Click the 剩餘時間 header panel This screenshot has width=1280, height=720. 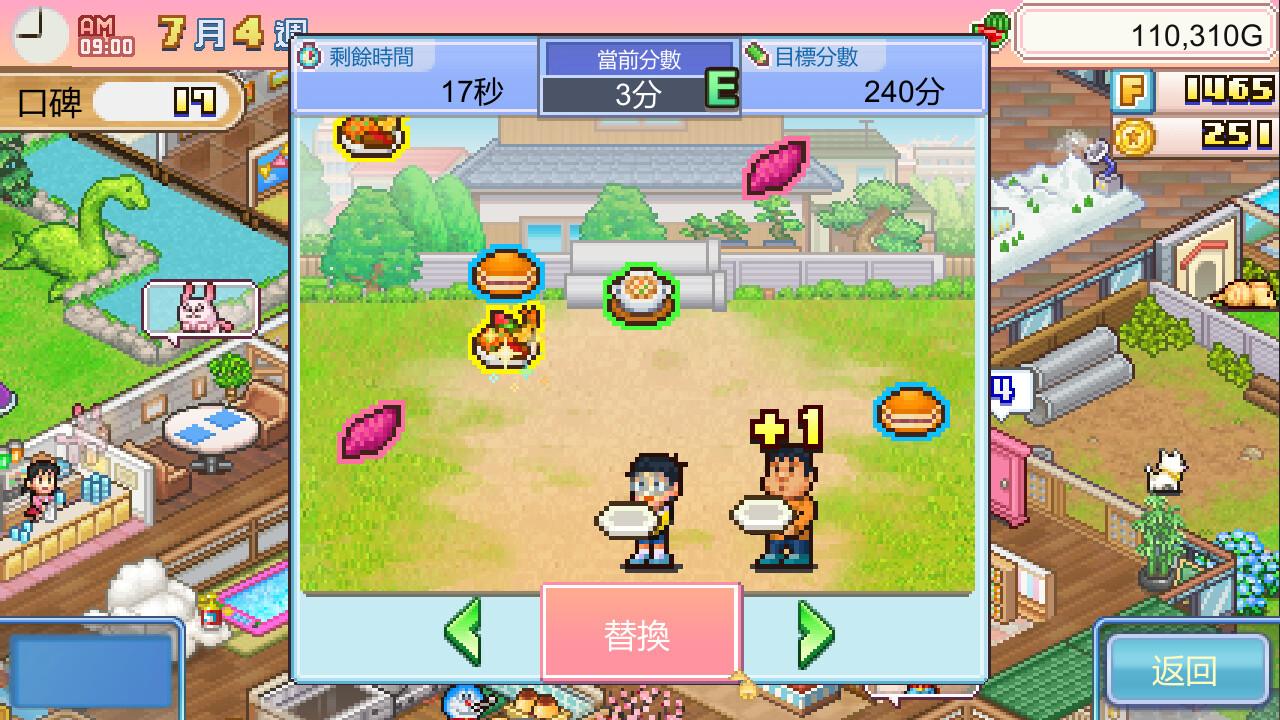370,56
